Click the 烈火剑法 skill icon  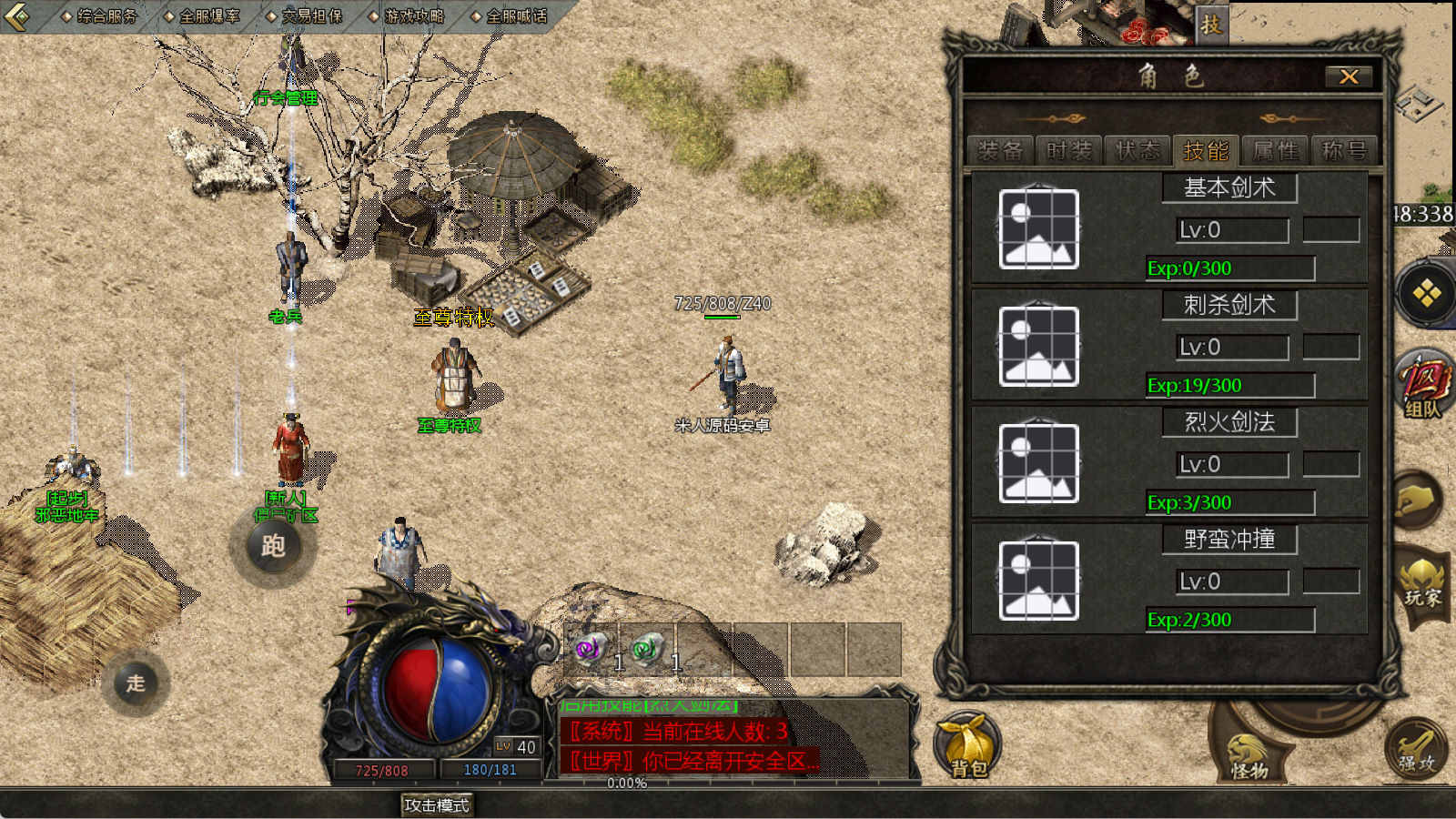pyautogui.click(x=1038, y=463)
